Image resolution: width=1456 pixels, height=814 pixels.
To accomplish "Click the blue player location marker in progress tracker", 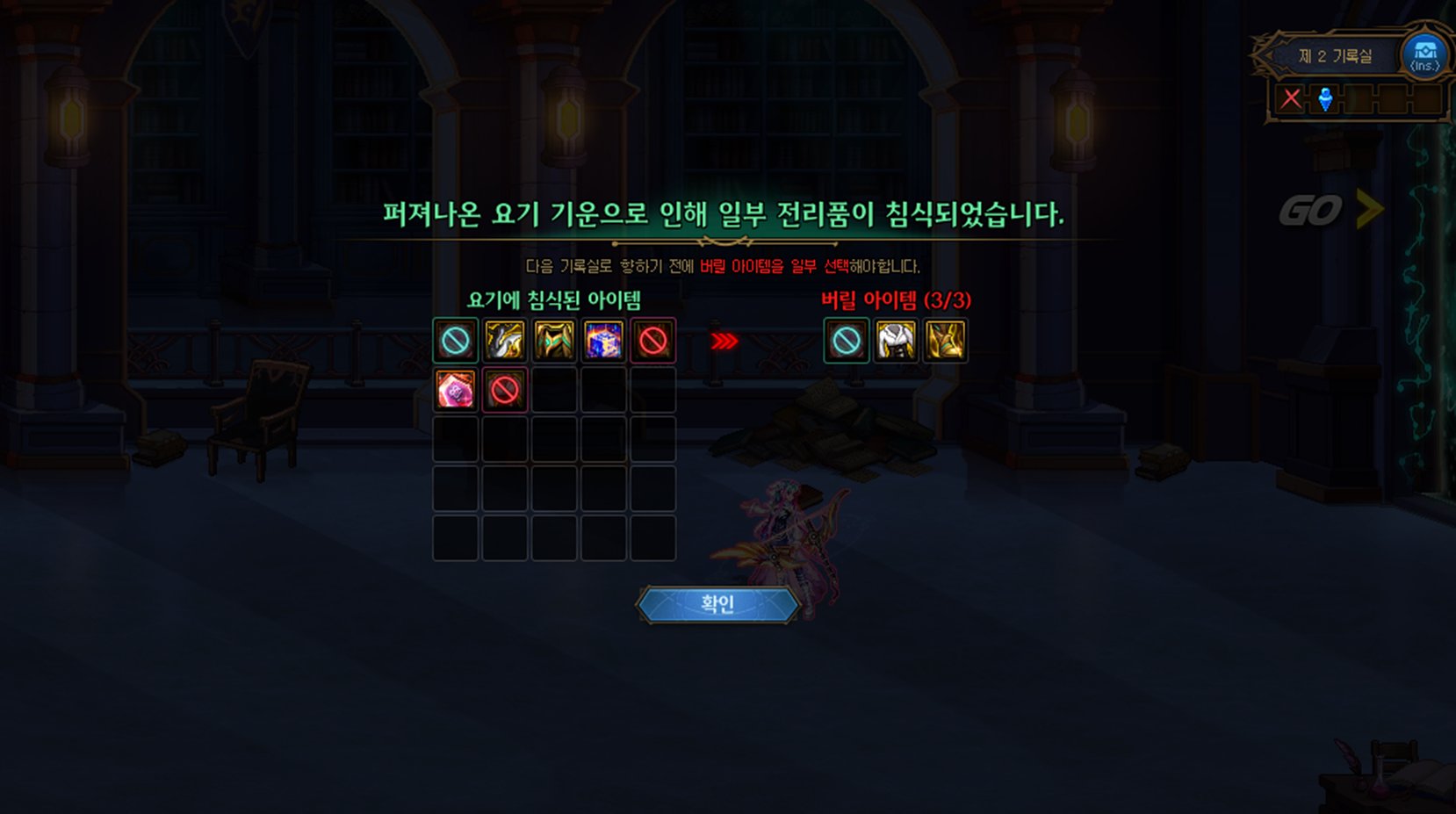I will click(x=1326, y=98).
